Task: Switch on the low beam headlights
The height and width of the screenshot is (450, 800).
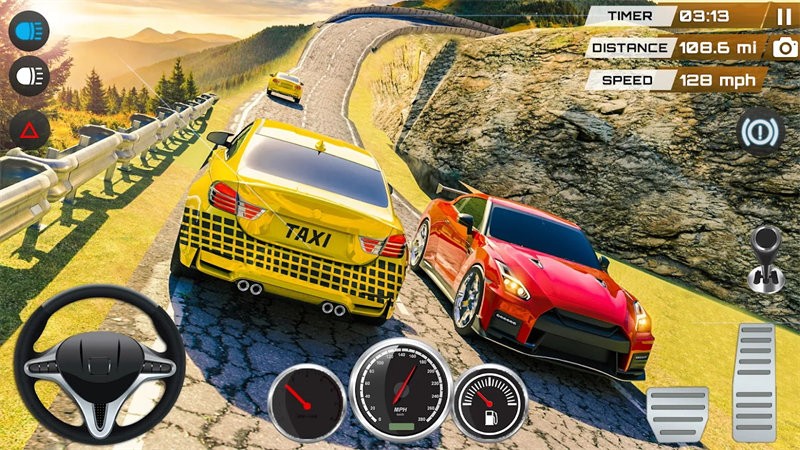Action: pyautogui.click(x=30, y=76)
